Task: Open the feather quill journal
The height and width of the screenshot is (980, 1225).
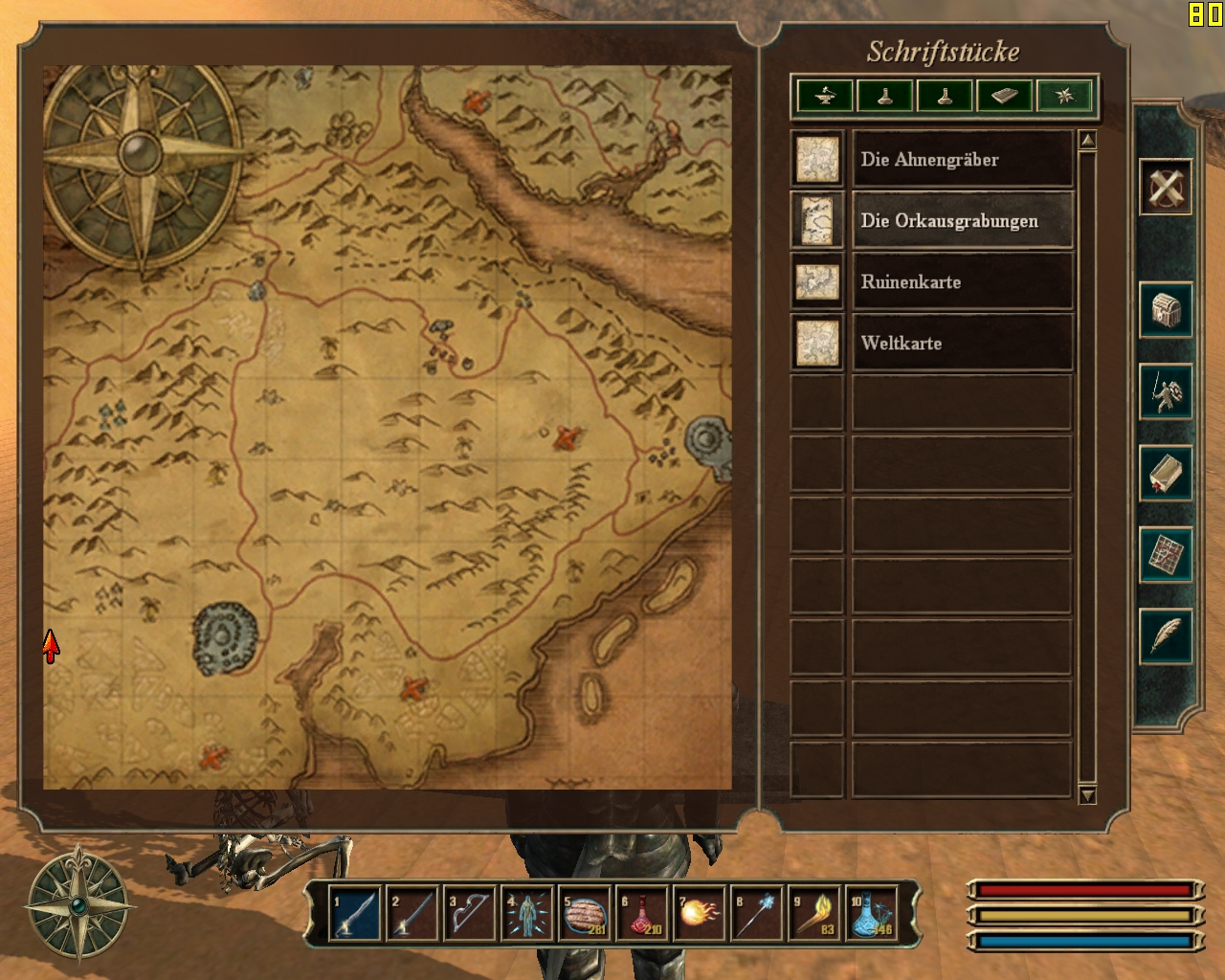Action: [1166, 635]
